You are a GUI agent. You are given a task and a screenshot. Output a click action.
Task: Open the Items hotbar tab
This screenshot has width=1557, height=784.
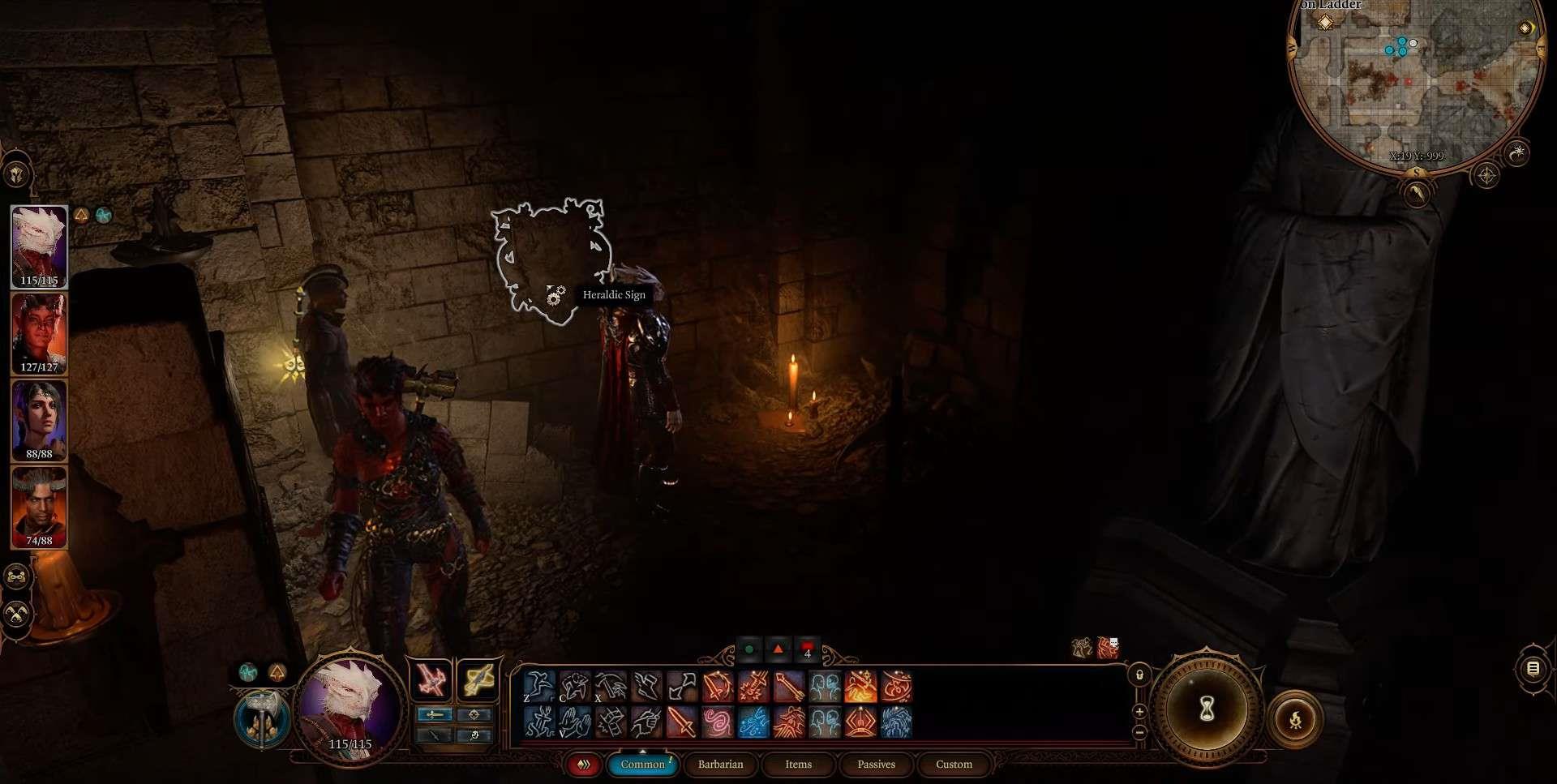798,764
